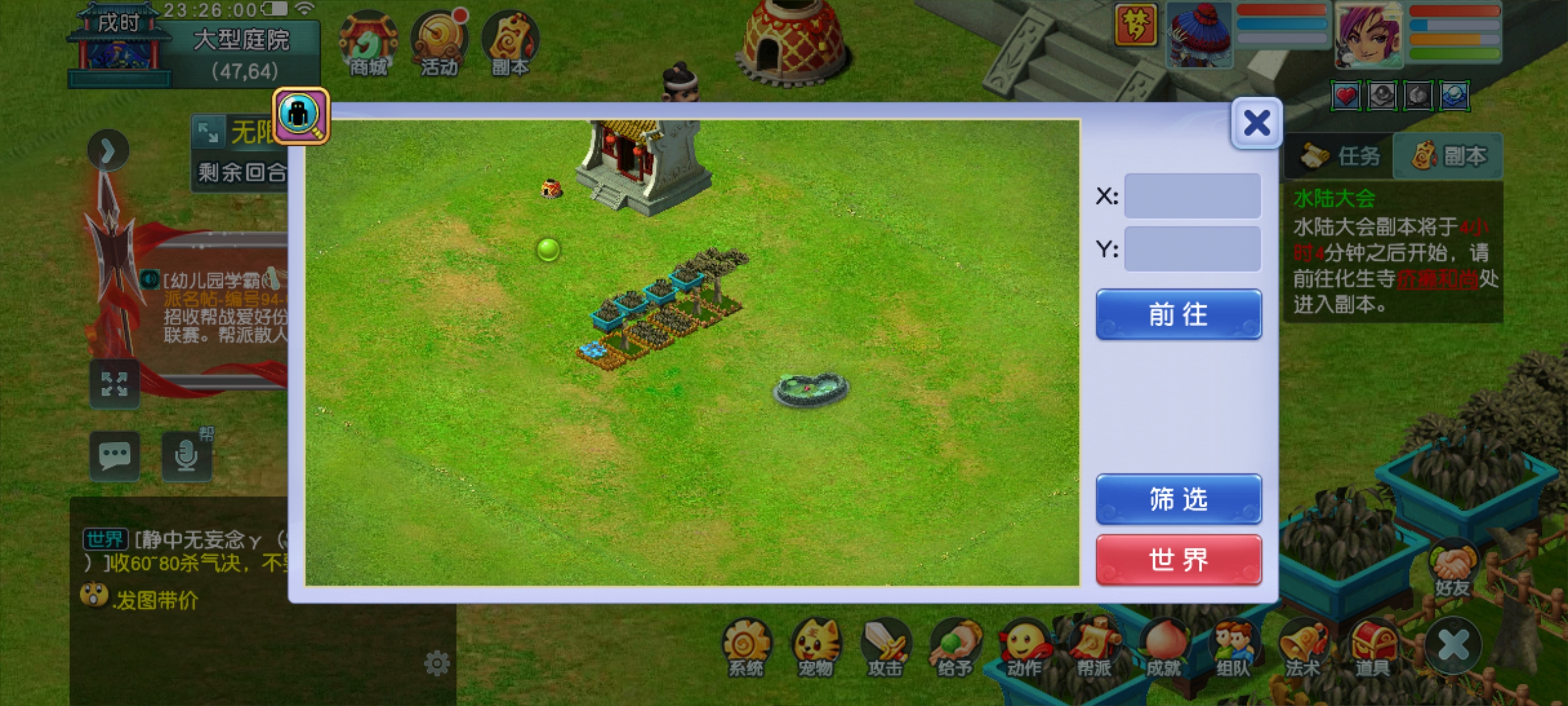This screenshot has height=706, width=1568.
Task: Open the 道具 items bag
Action: click(x=1372, y=648)
